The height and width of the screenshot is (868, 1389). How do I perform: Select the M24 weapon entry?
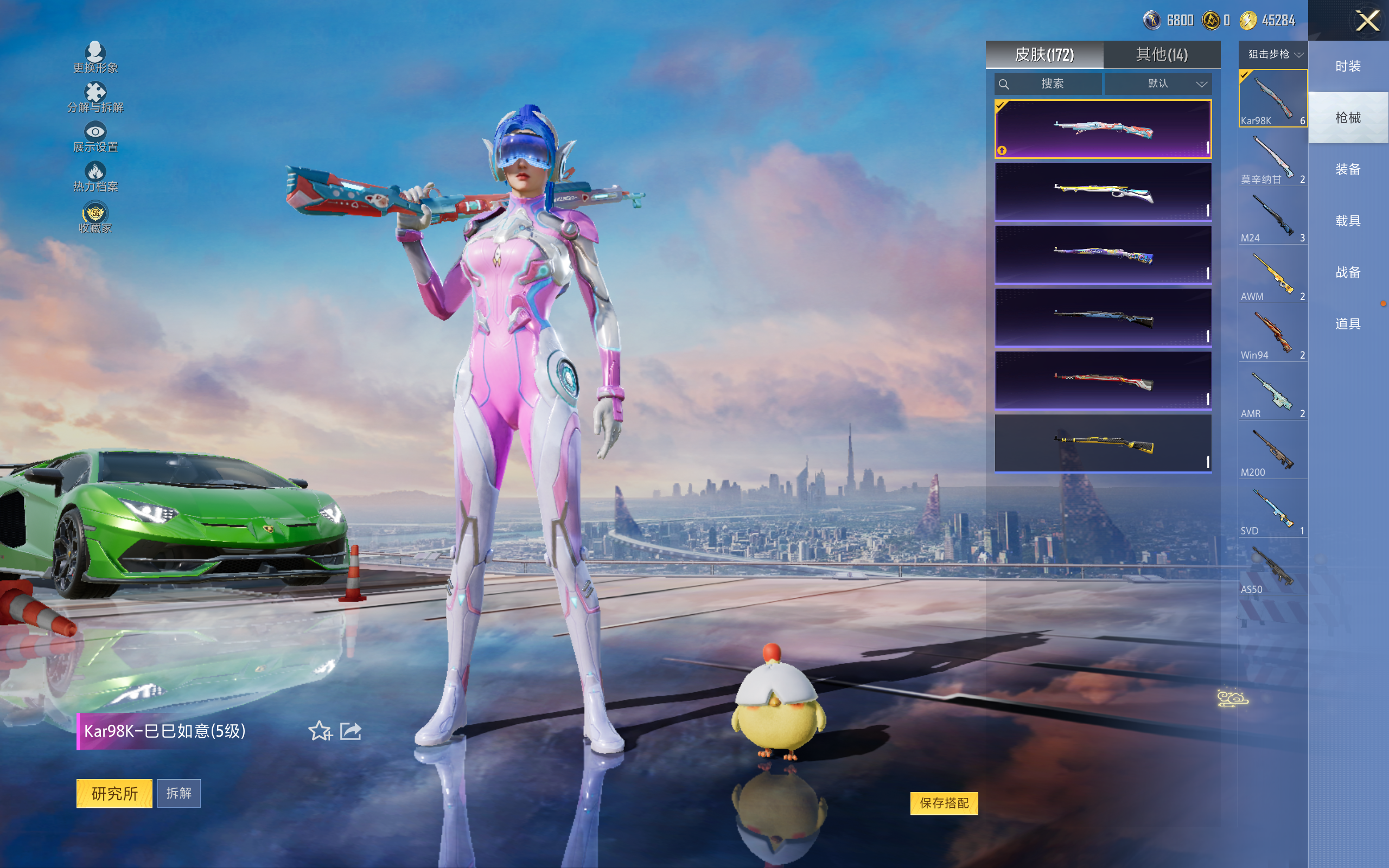(1272, 218)
